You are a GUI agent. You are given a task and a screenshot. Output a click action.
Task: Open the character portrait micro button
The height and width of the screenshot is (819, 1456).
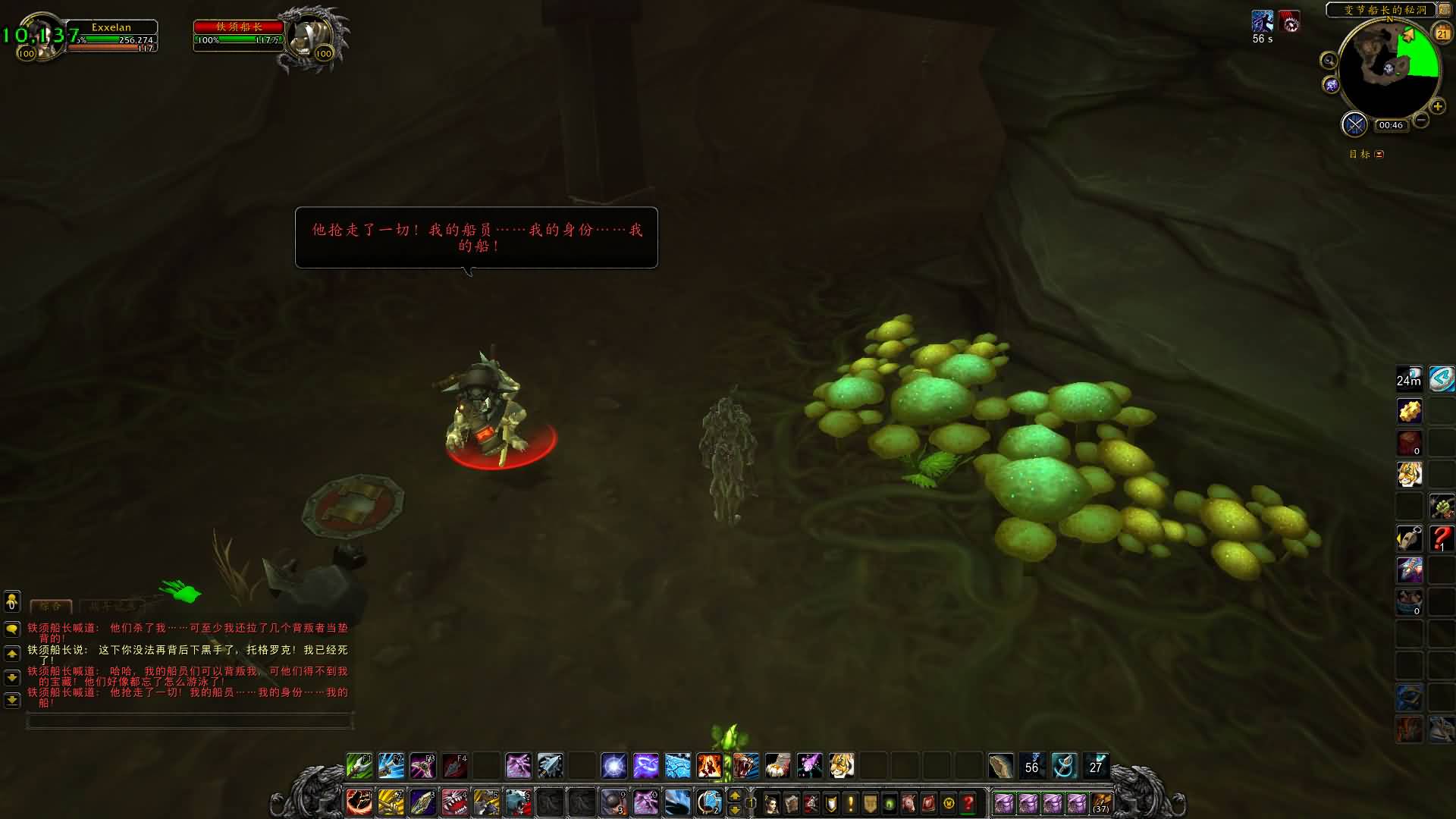(771, 803)
